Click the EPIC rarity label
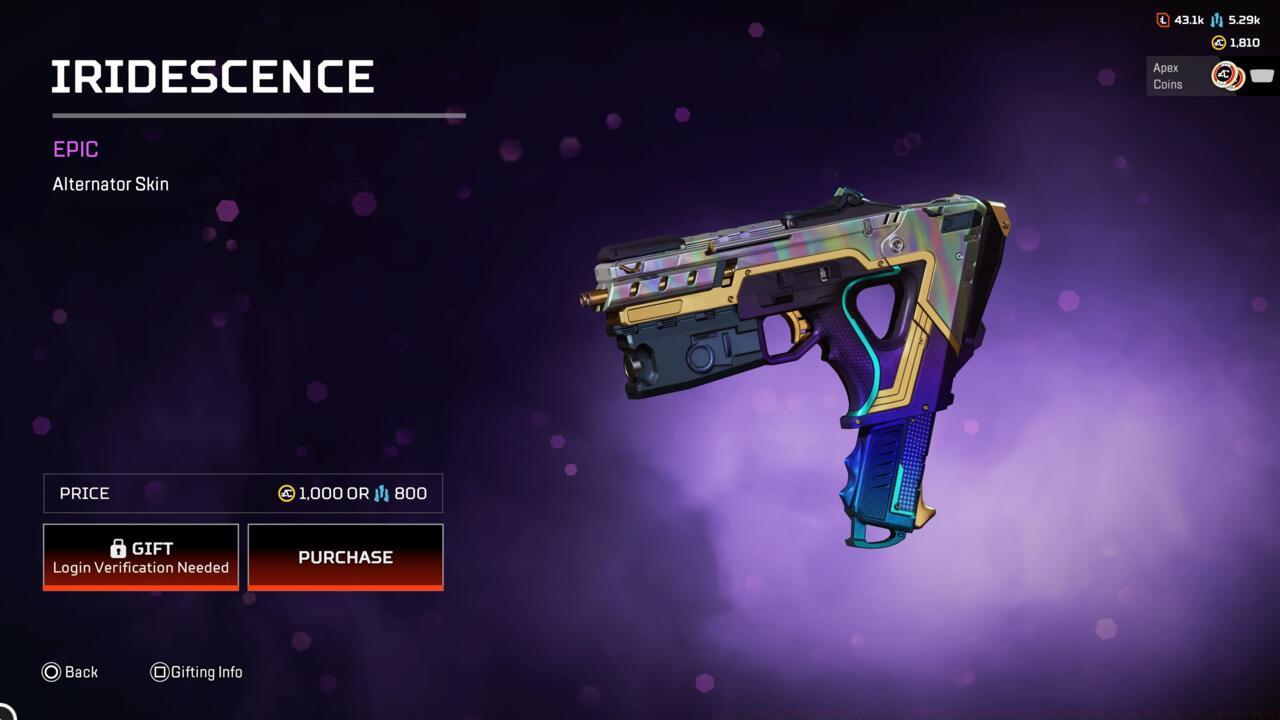Image resolution: width=1280 pixels, height=720 pixels. tap(75, 149)
